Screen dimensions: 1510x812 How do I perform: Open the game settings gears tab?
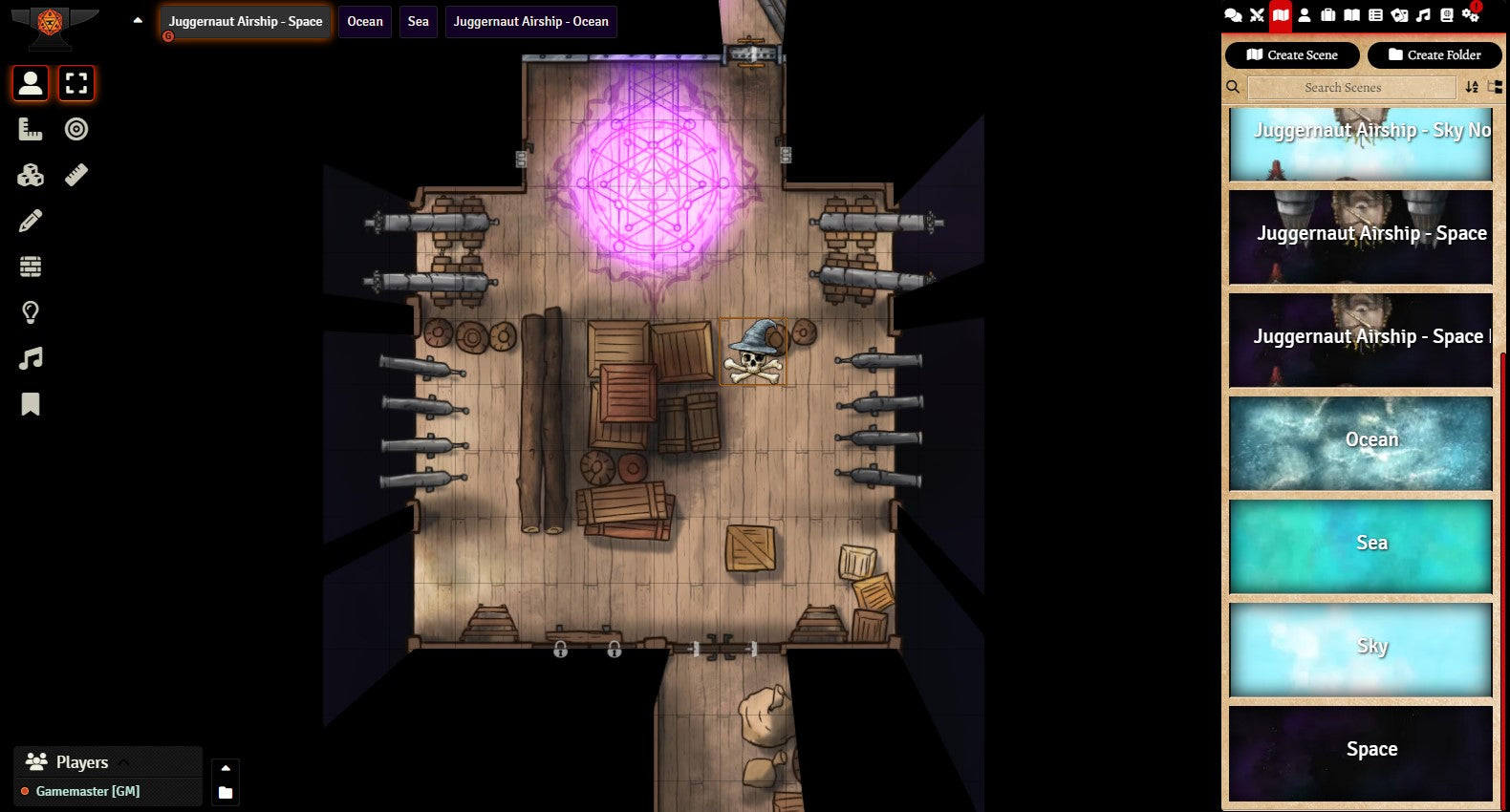[1471, 14]
